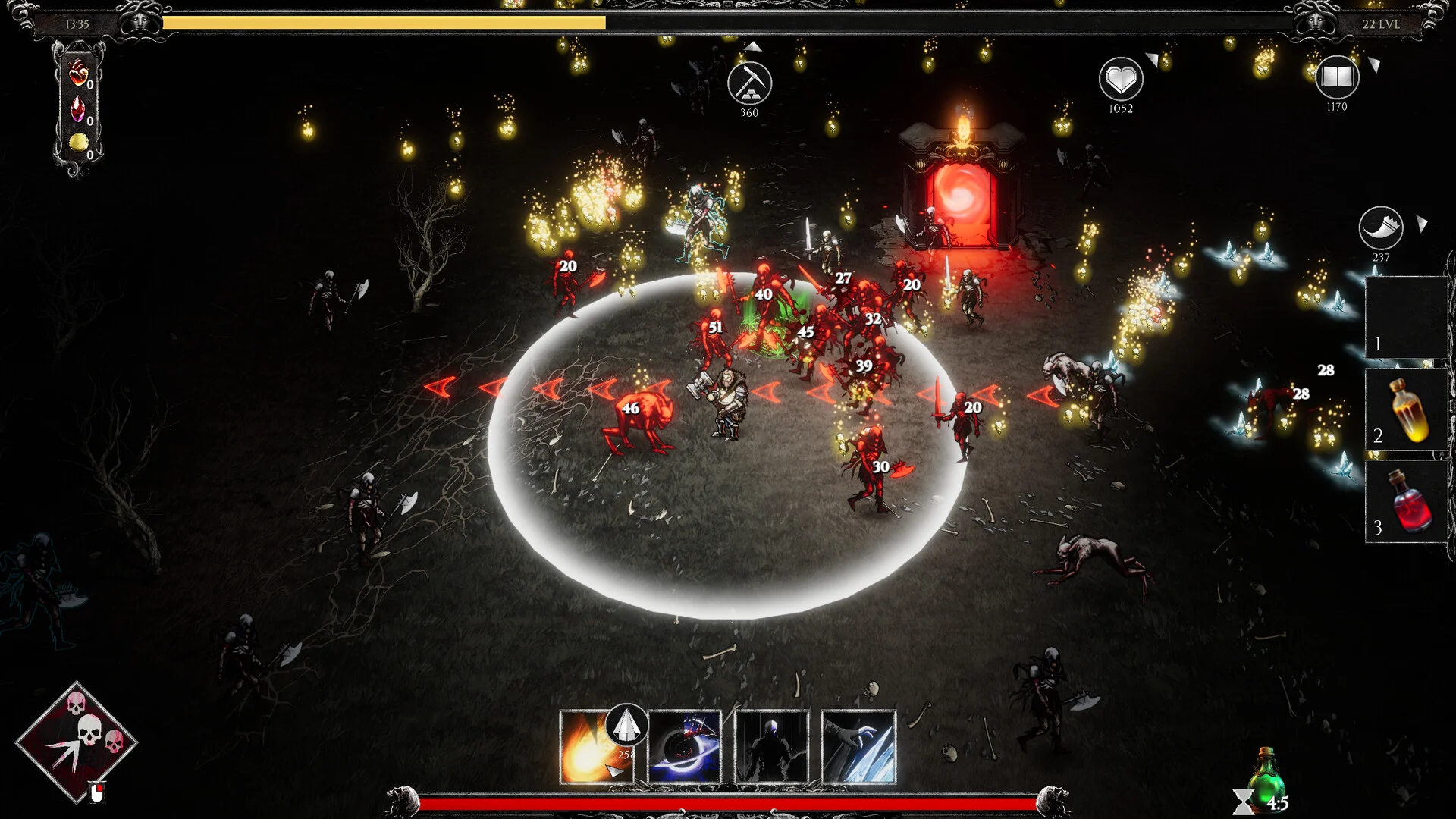Use the caged shadow figure ability
1456x819 pixels.
(771, 747)
